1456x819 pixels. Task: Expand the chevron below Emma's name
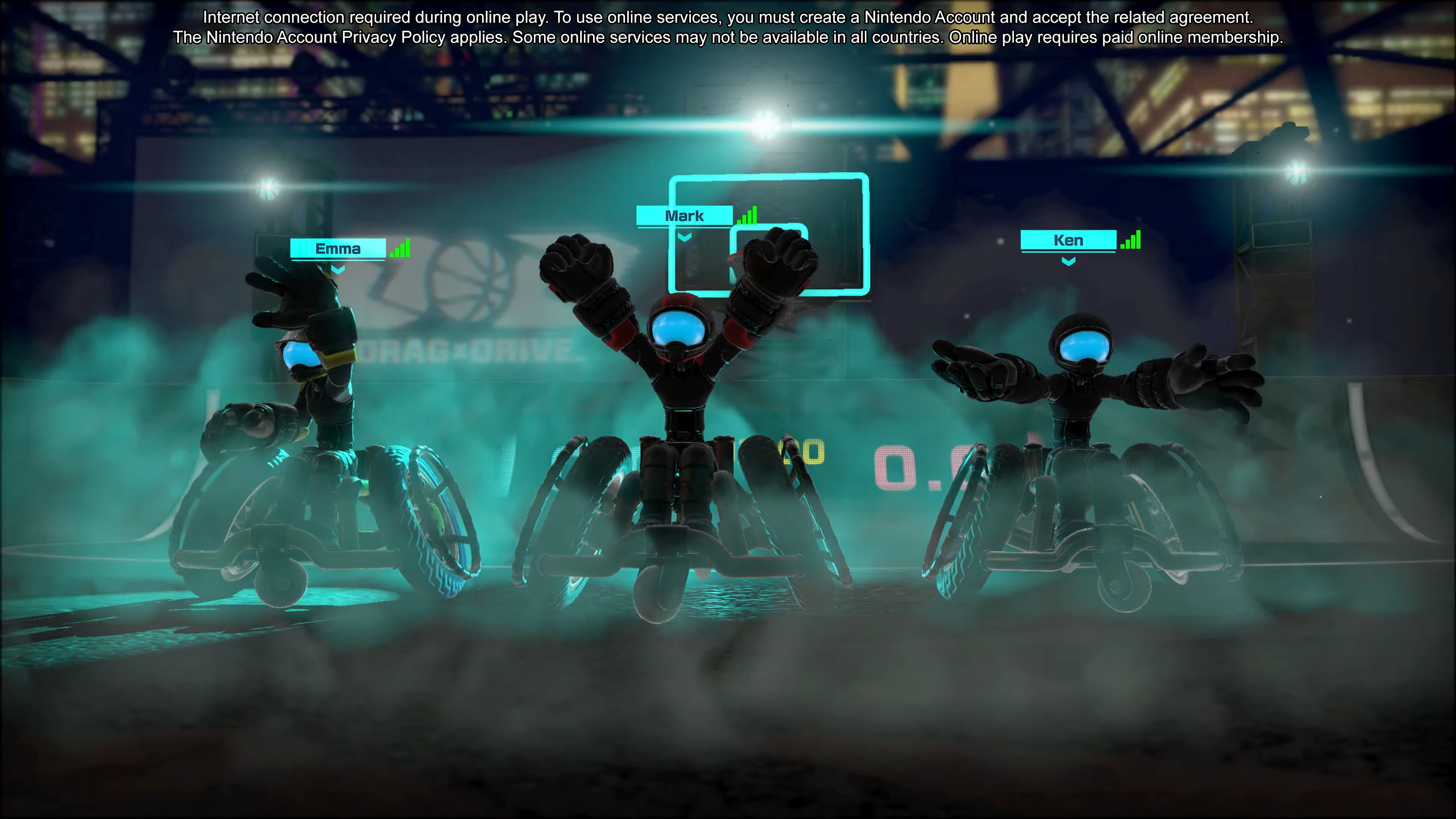[337, 270]
